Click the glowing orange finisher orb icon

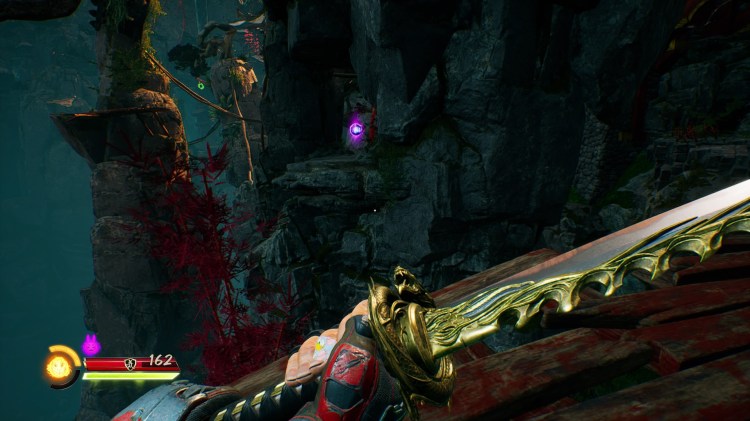pyautogui.click(x=59, y=367)
